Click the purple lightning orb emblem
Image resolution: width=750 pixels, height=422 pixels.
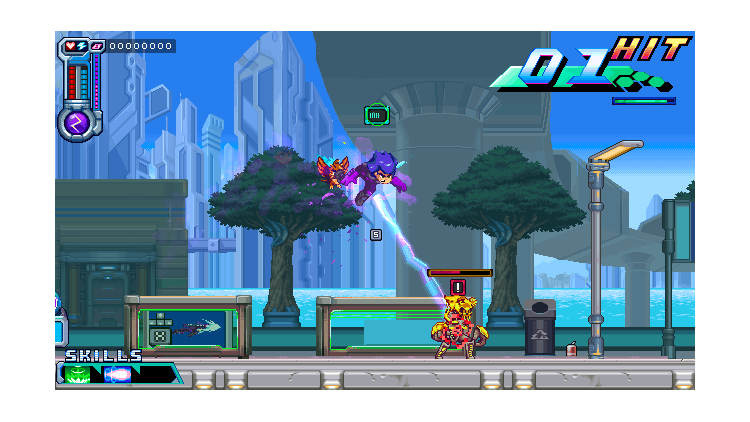pos(75,122)
